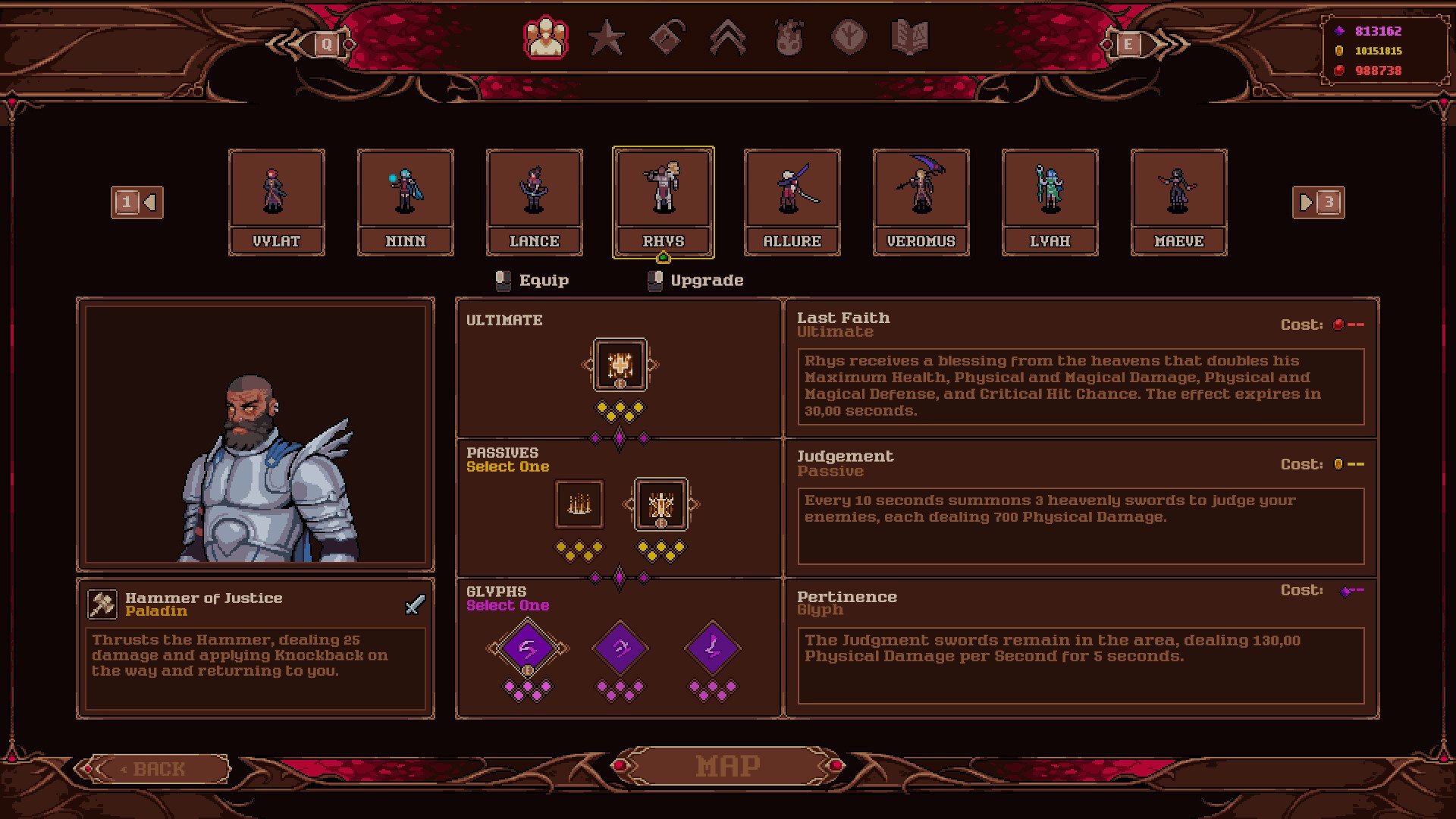Open the characters tab at top

tap(545, 38)
